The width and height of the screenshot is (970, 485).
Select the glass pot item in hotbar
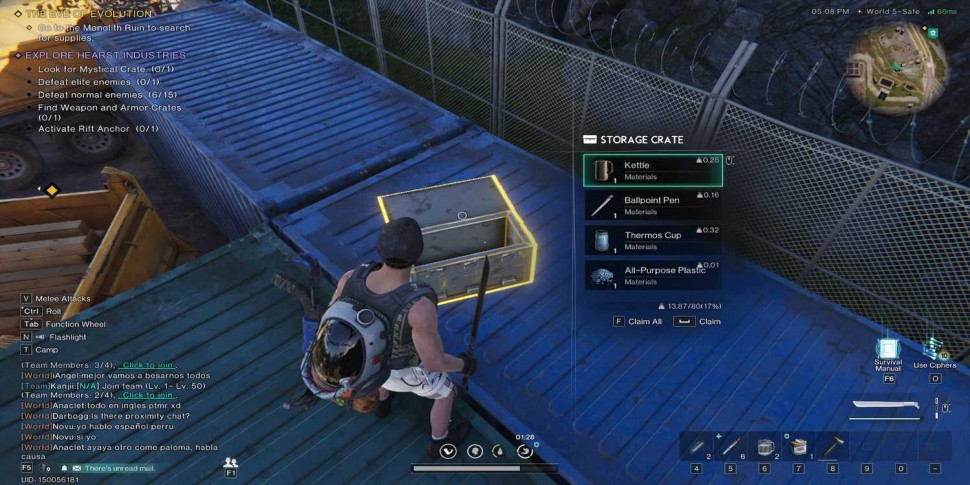(x=765, y=446)
